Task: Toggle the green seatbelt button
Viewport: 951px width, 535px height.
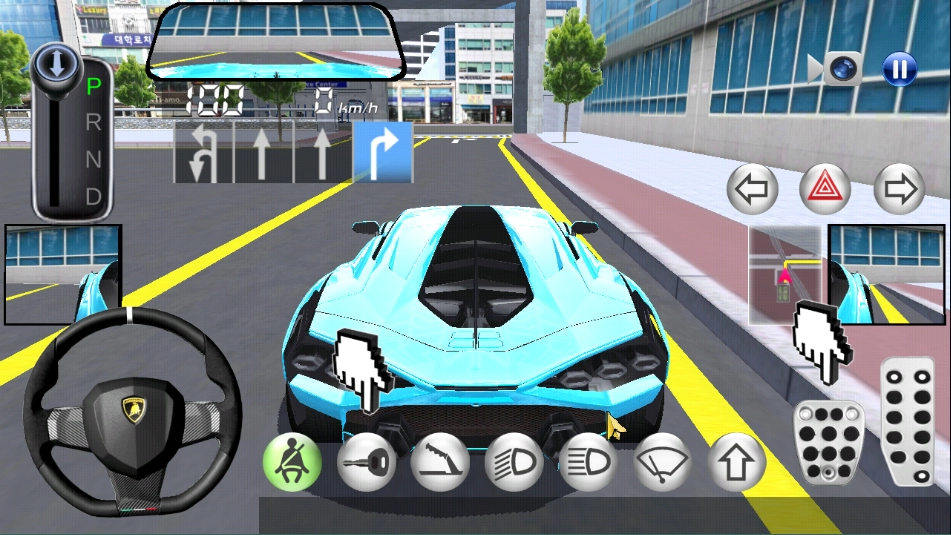Action: 292,462
